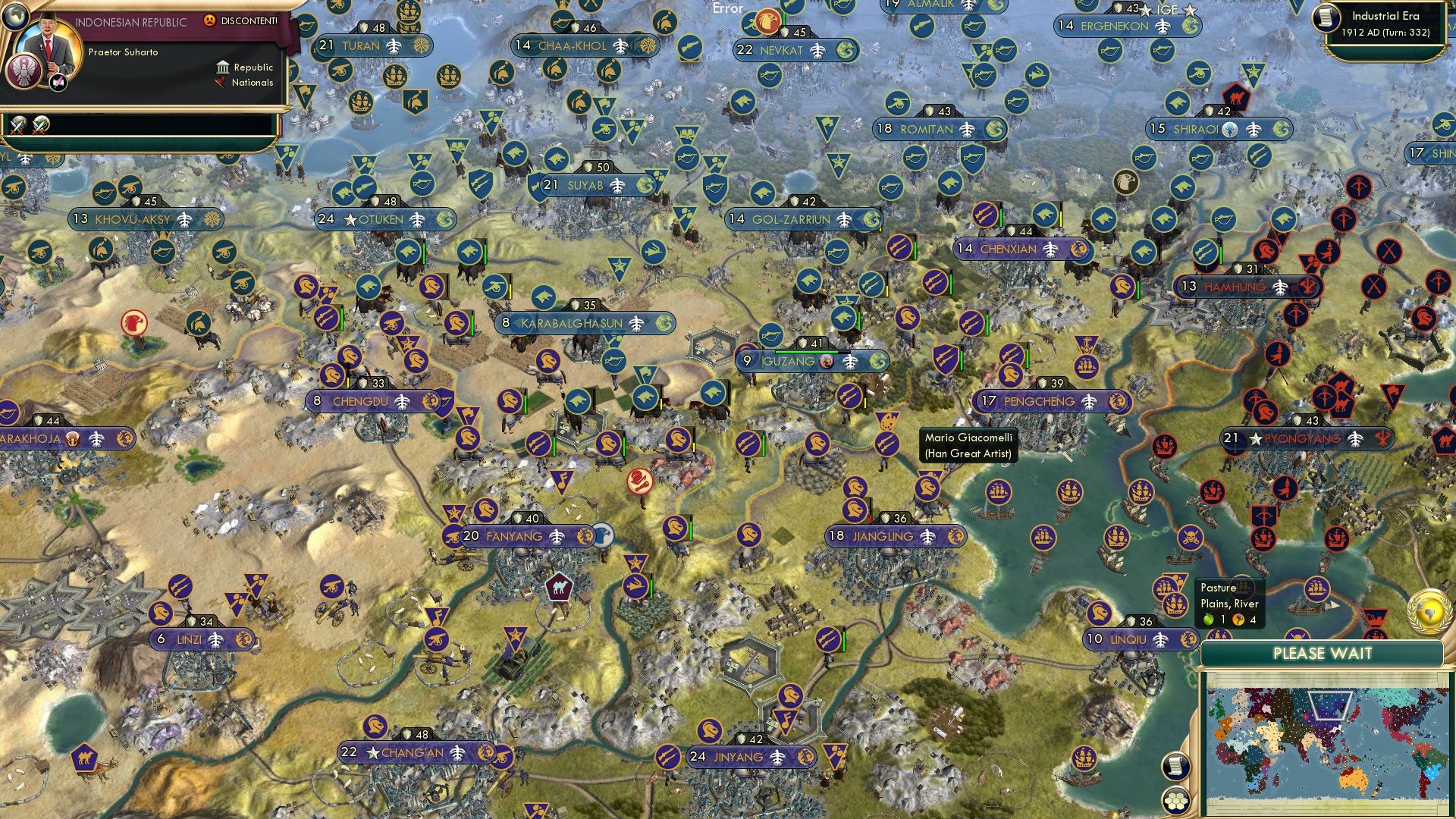Click the Nationals flag icon in leader panel
Image resolution: width=1456 pixels, height=819 pixels.
coord(221,83)
